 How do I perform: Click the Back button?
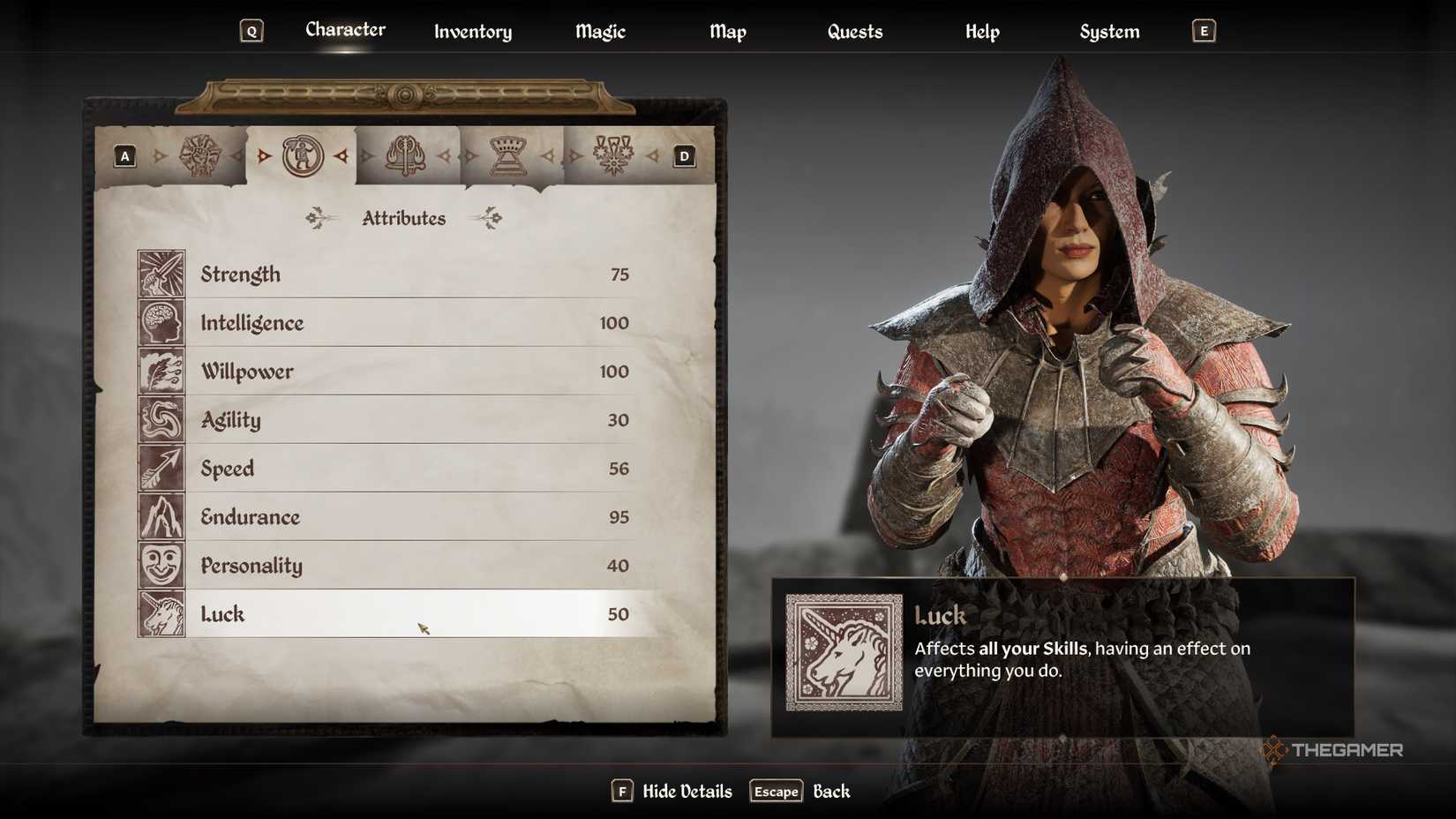pyautogui.click(x=830, y=791)
